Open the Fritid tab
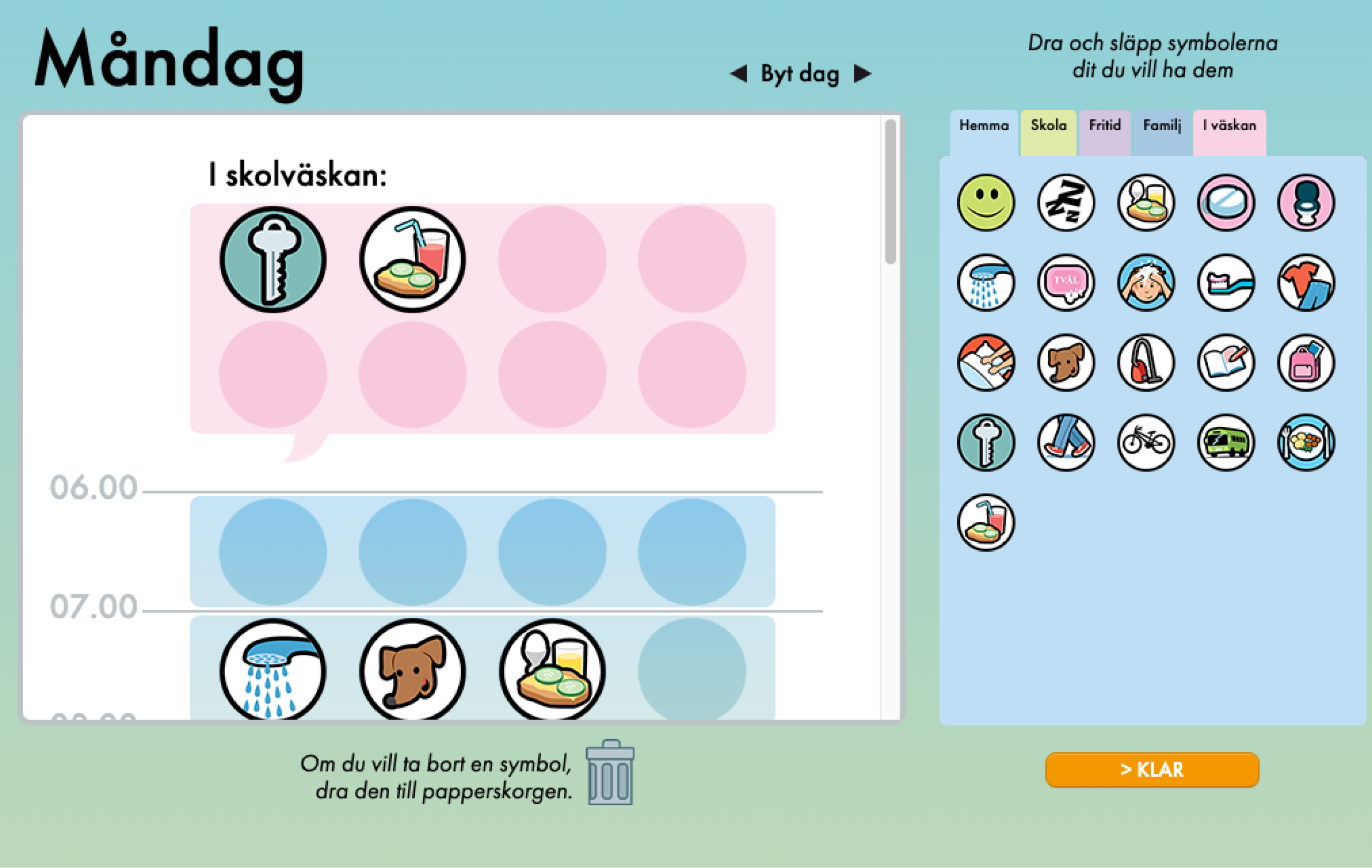This screenshot has width=1372, height=868. tap(1105, 126)
